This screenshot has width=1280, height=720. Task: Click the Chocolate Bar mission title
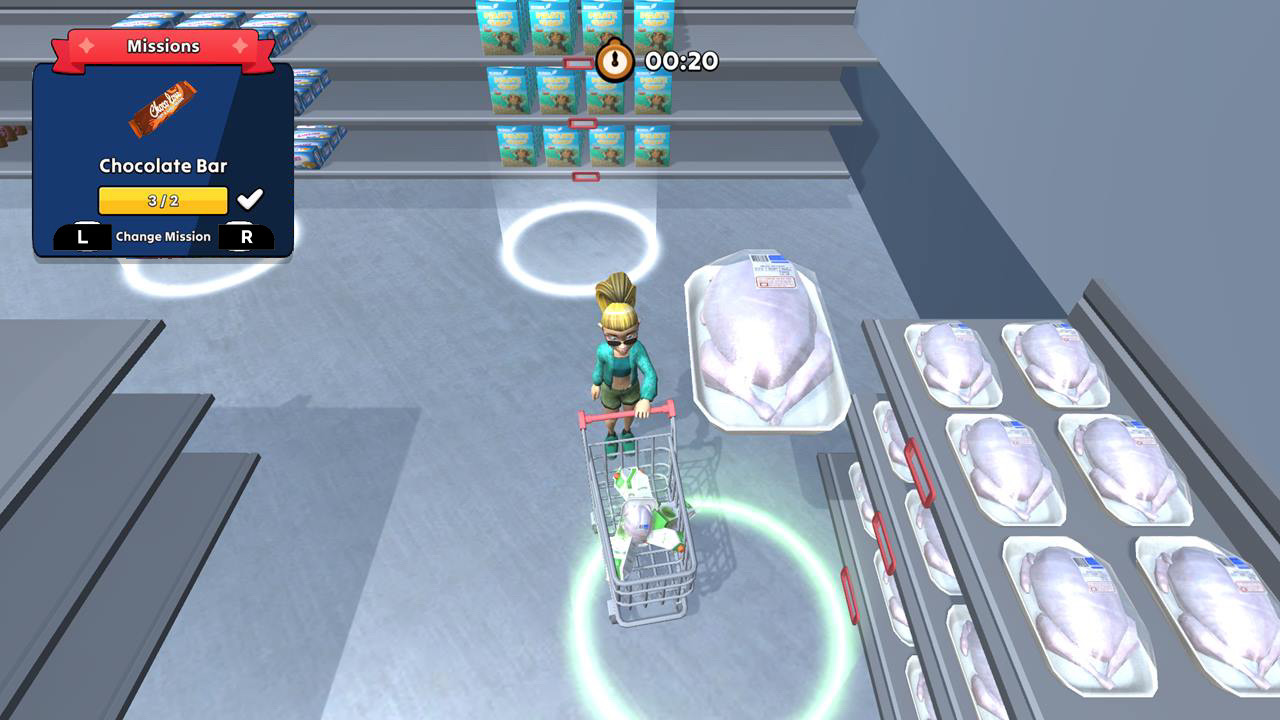163,165
